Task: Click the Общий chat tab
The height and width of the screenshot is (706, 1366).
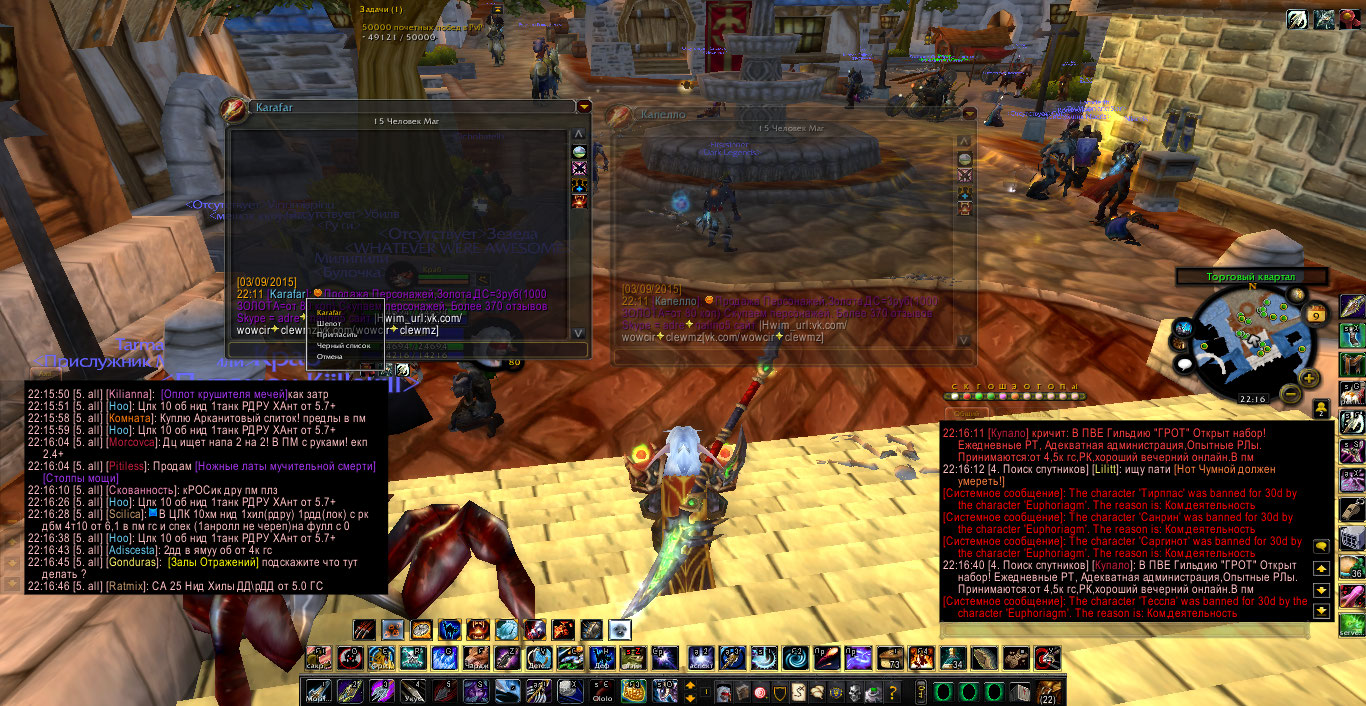Action: [965, 413]
